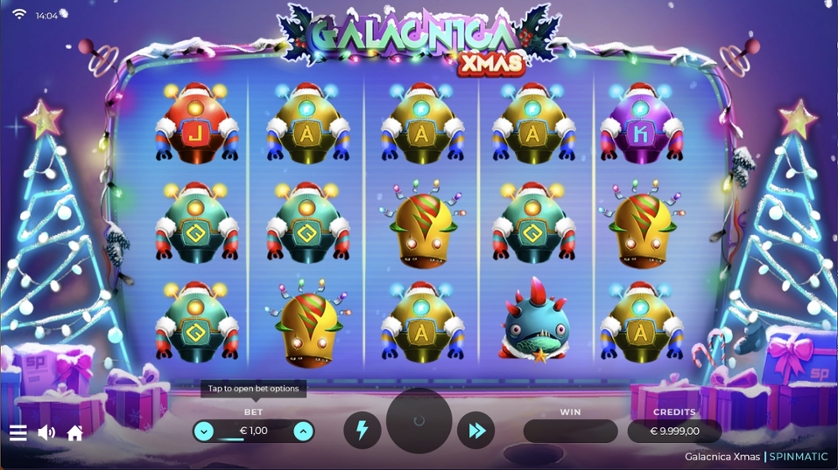Image resolution: width=838 pixels, height=470 pixels.
Task: Start autoplay with double-arrow button
Action: [x=476, y=431]
